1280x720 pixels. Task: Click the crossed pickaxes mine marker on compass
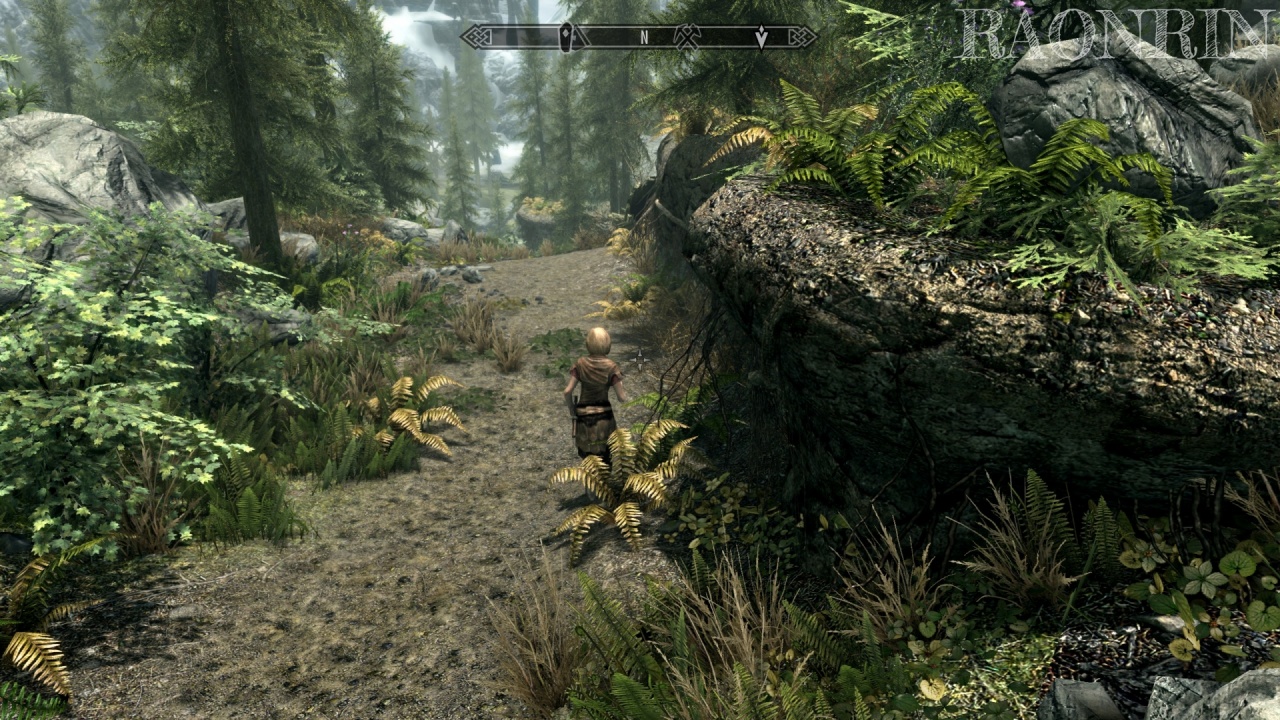coord(687,37)
